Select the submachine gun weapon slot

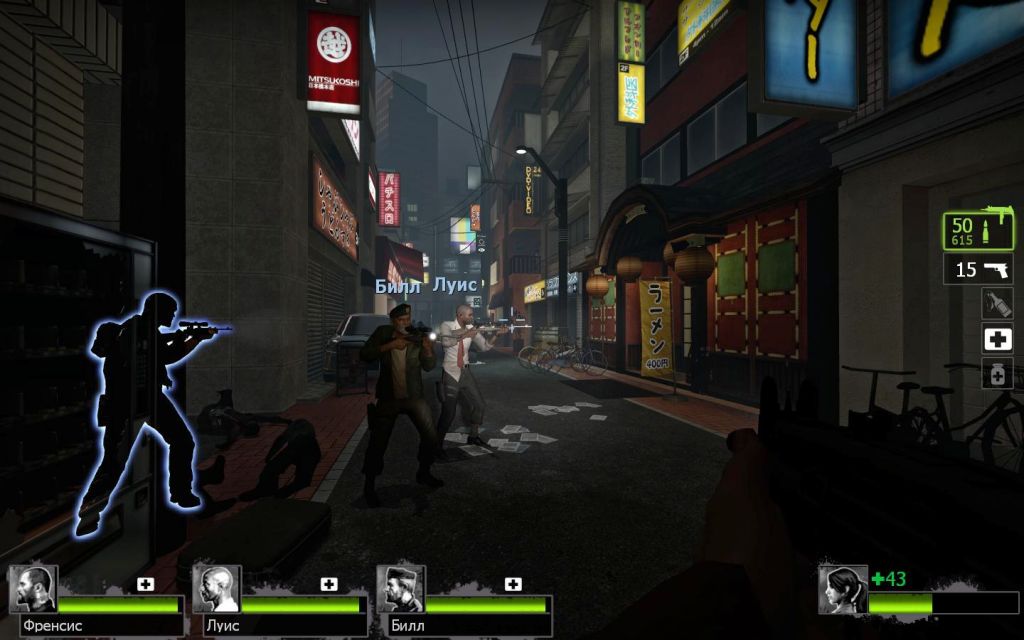978,231
